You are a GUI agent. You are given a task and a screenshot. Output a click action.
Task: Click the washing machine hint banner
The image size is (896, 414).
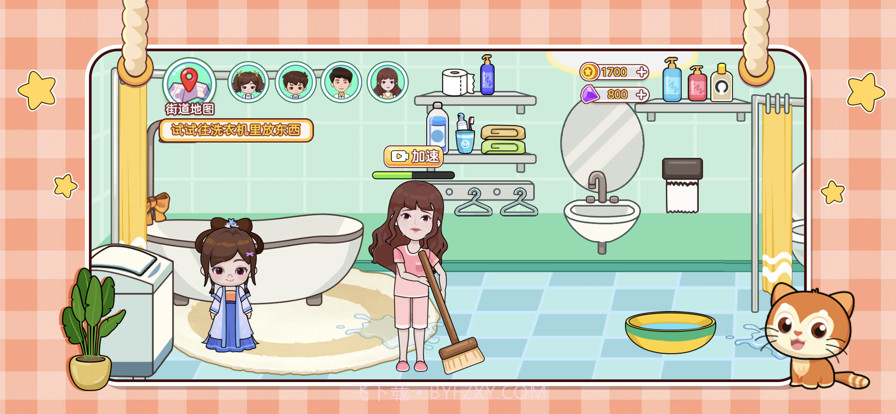(x=236, y=130)
